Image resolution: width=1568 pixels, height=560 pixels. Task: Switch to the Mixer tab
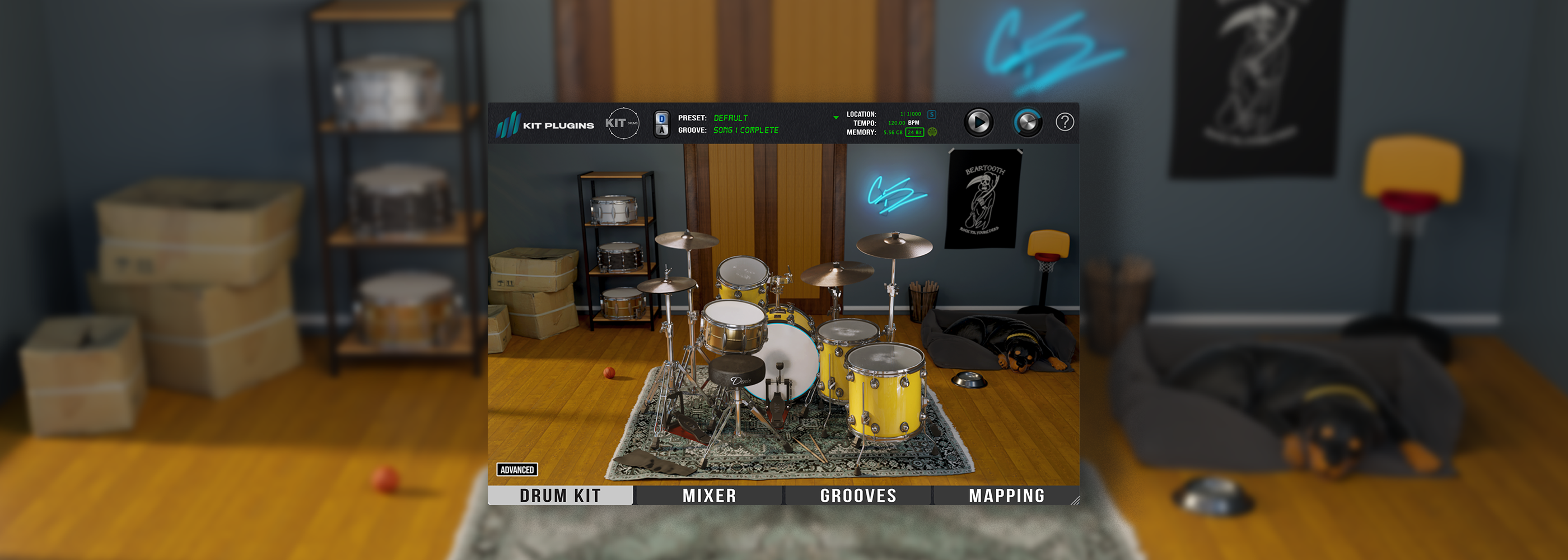point(708,496)
